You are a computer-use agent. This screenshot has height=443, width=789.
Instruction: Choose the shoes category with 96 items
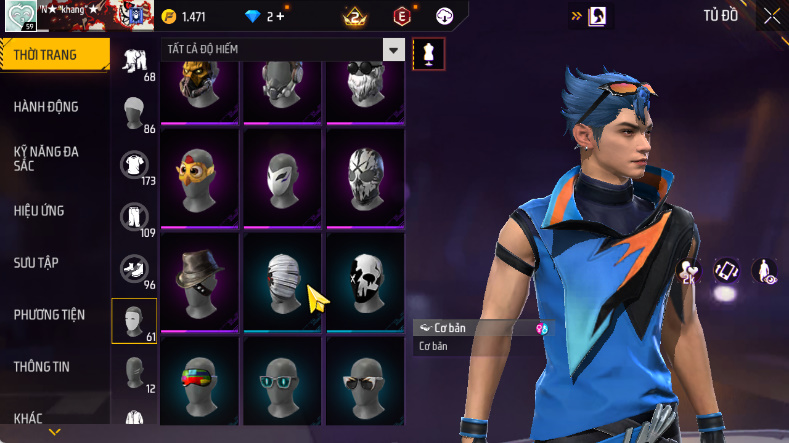point(134,270)
